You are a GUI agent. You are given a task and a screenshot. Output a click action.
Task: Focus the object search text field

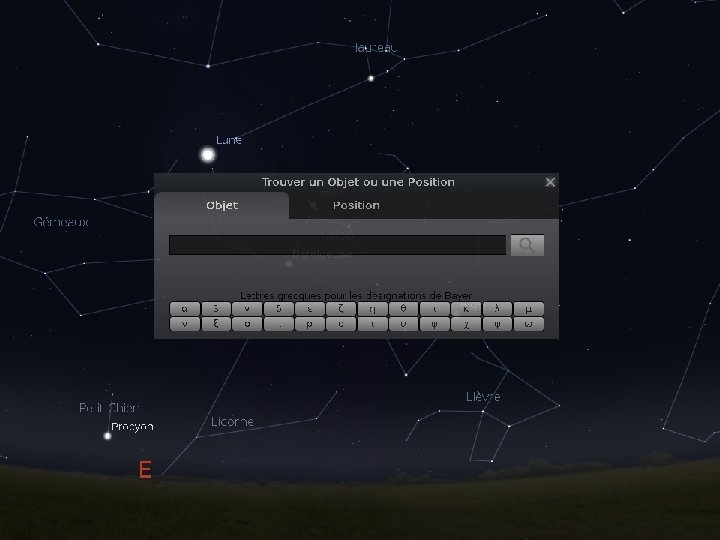pyautogui.click(x=337, y=245)
